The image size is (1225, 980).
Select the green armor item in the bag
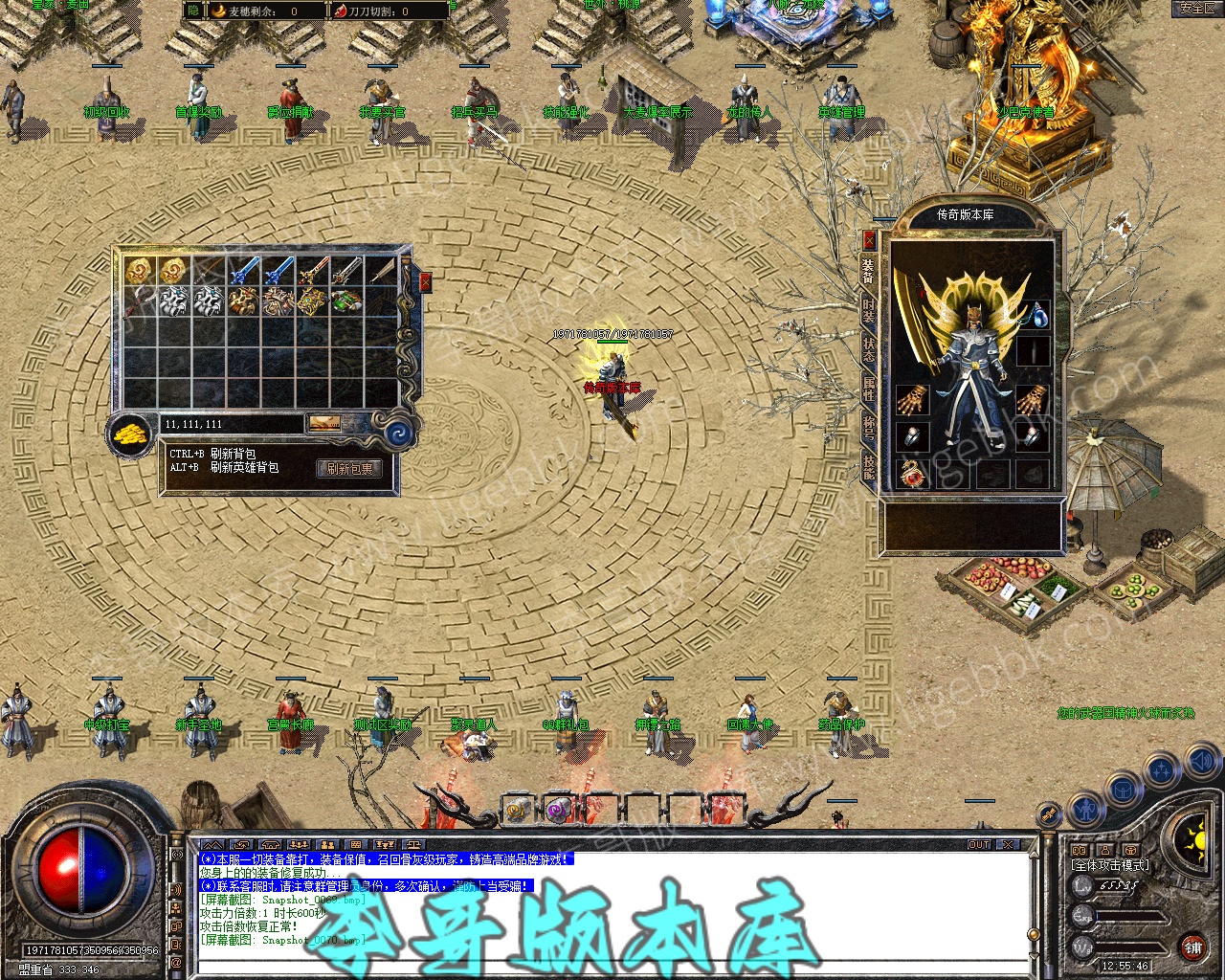click(345, 301)
